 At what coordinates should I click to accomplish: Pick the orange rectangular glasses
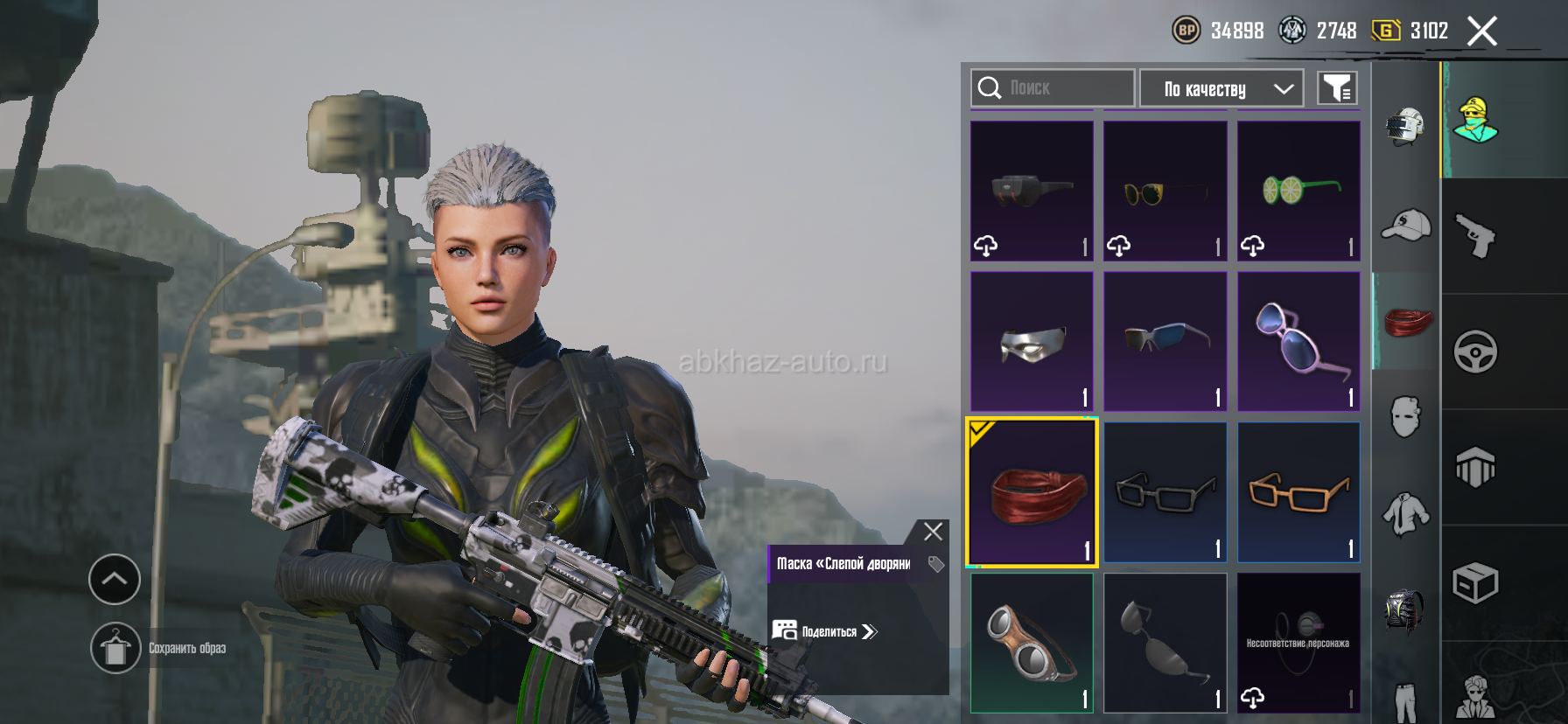(x=1298, y=492)
